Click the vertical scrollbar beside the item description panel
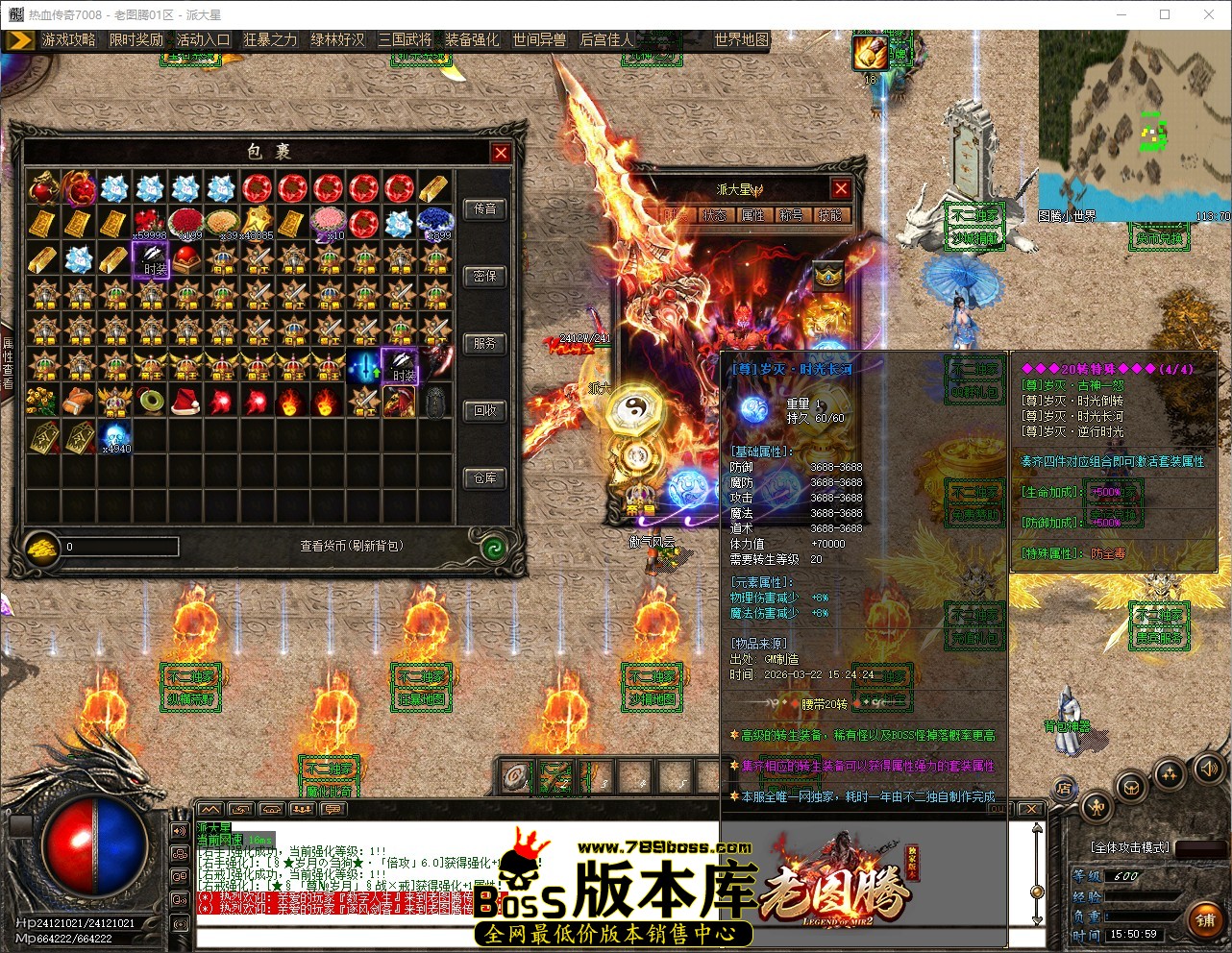This screenshot has width=1232, height=953. point(1036,892)
